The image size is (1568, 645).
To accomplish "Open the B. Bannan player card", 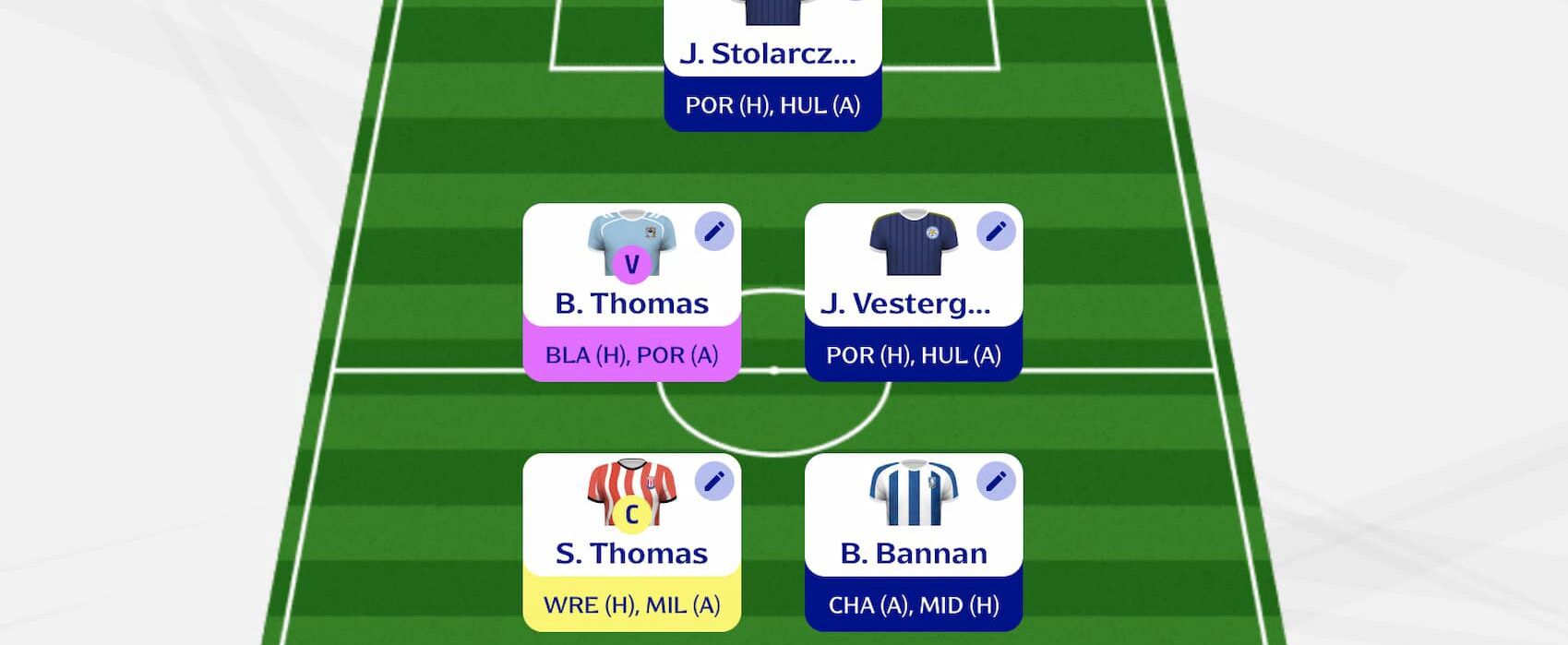I will click(x=913, y=553).
